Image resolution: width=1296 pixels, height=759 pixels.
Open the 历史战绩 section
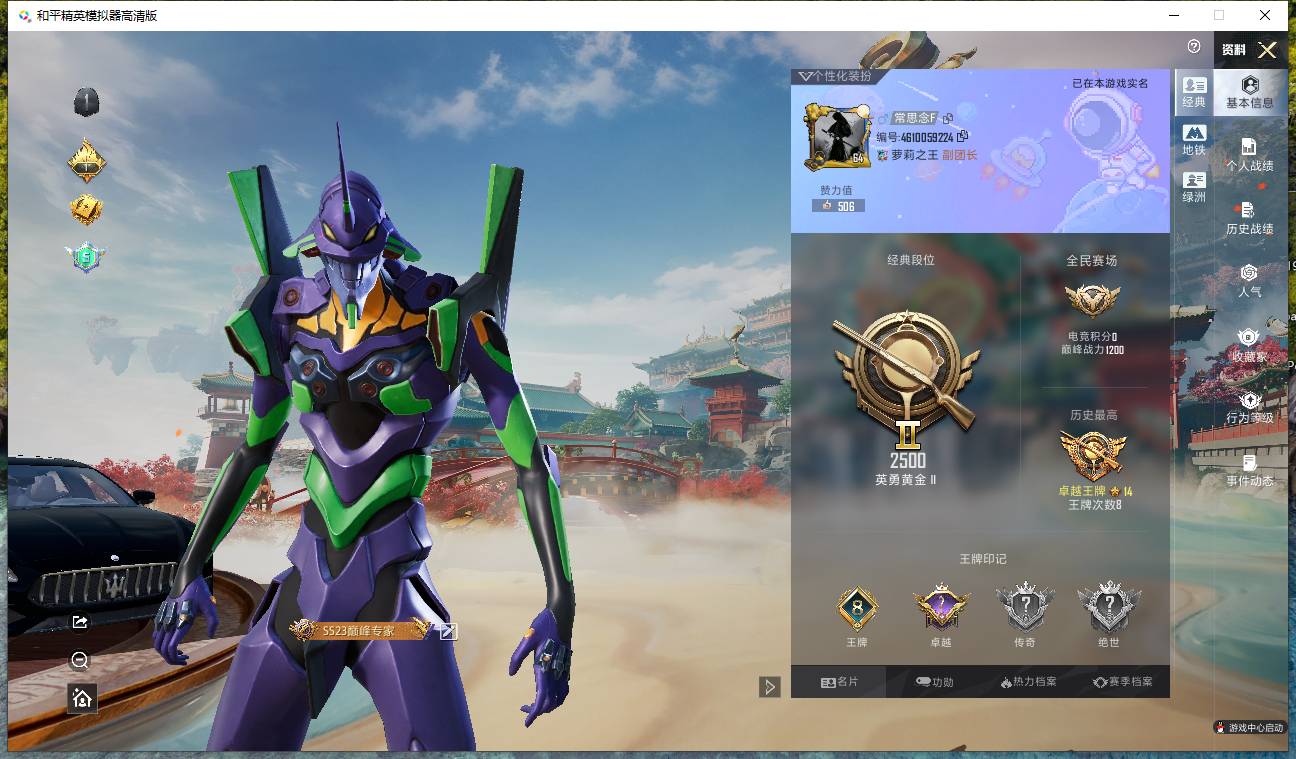click(1249, 218)
